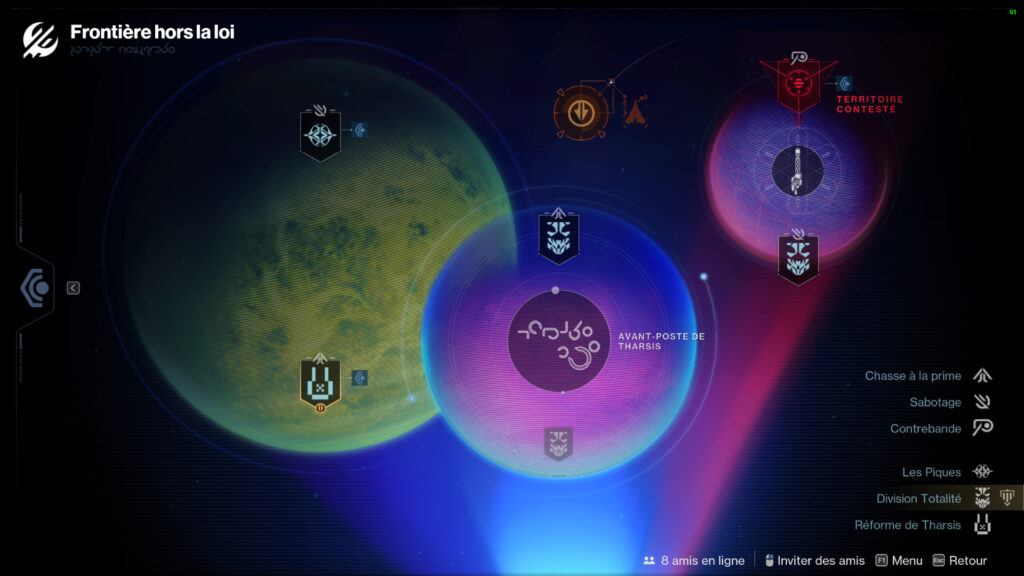Choose the Réforme de Tharsis bounty node
The image size is (1024, 576).
[x=320, y=383]
